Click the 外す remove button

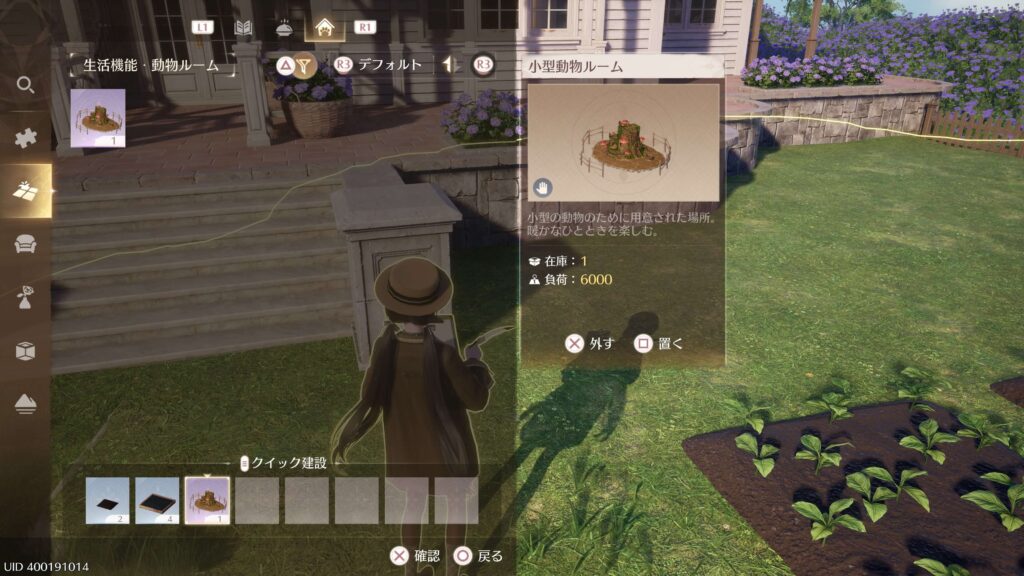pos(589,343)
